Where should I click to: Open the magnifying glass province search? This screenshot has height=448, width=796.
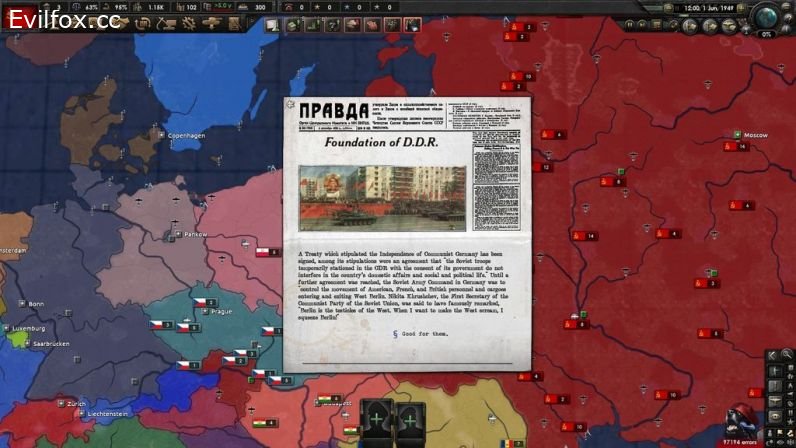(x=787, y=354)
